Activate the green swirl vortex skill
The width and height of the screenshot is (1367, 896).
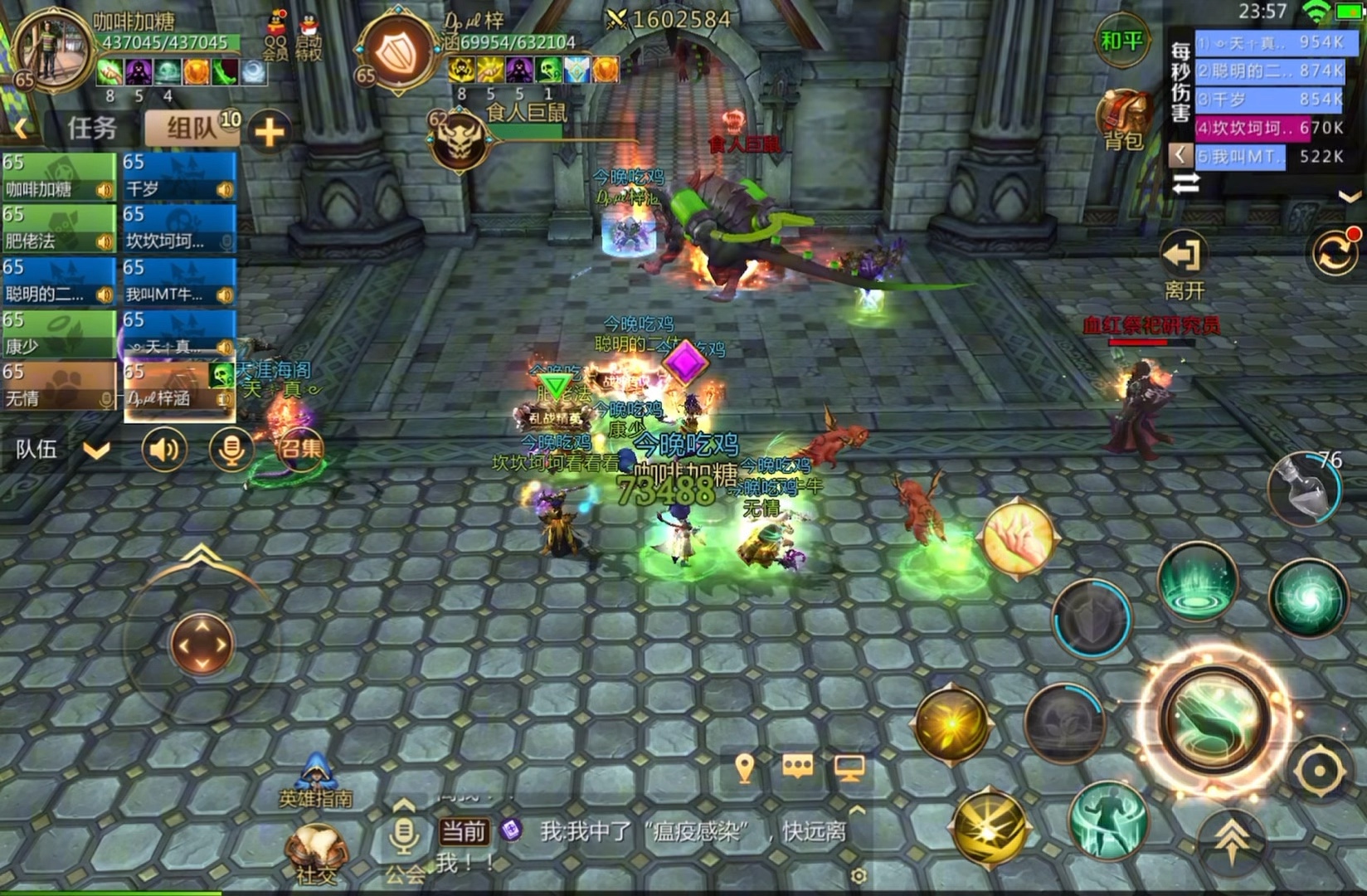[1308, 599]
